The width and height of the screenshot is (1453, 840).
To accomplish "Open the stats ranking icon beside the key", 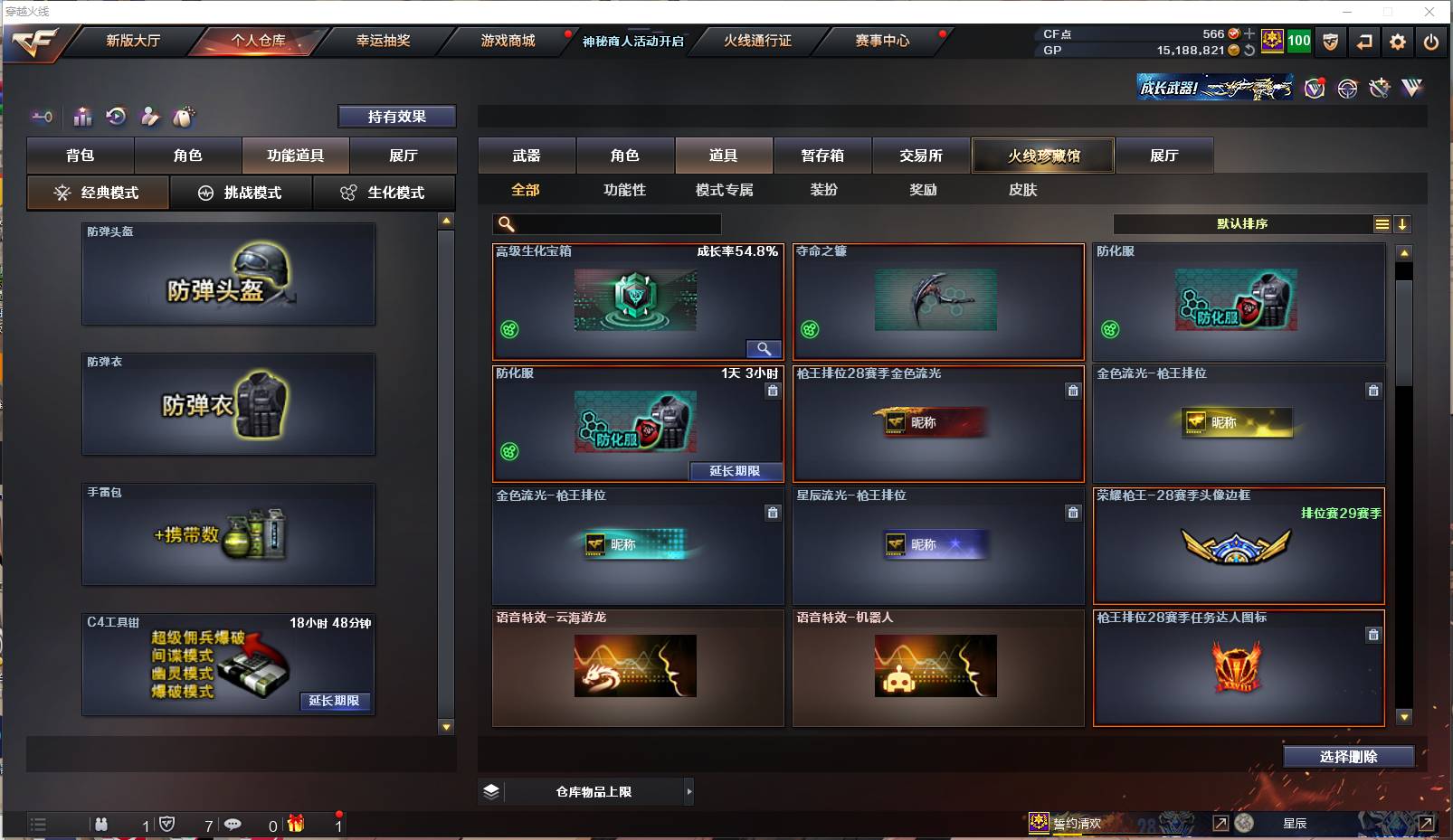I will tap(82, 117).
